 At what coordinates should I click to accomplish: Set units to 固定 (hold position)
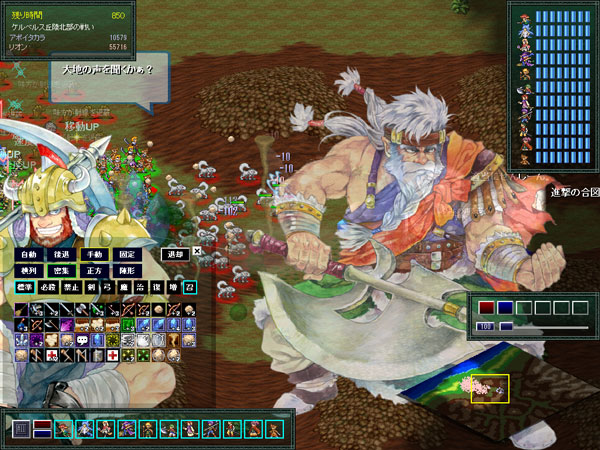pyautogui.click(x=127, y=255)
